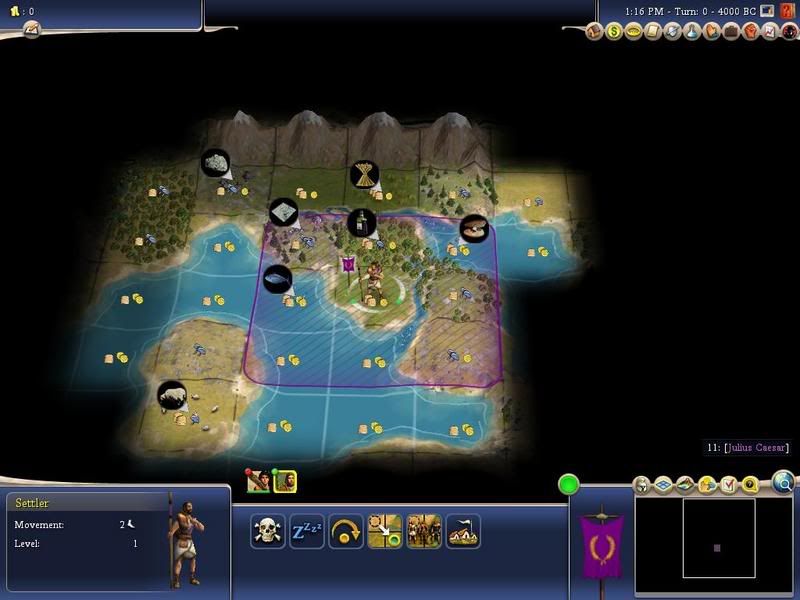Skip the settler's turn
Screen dimensions: 800x600
tap(346, 531)
